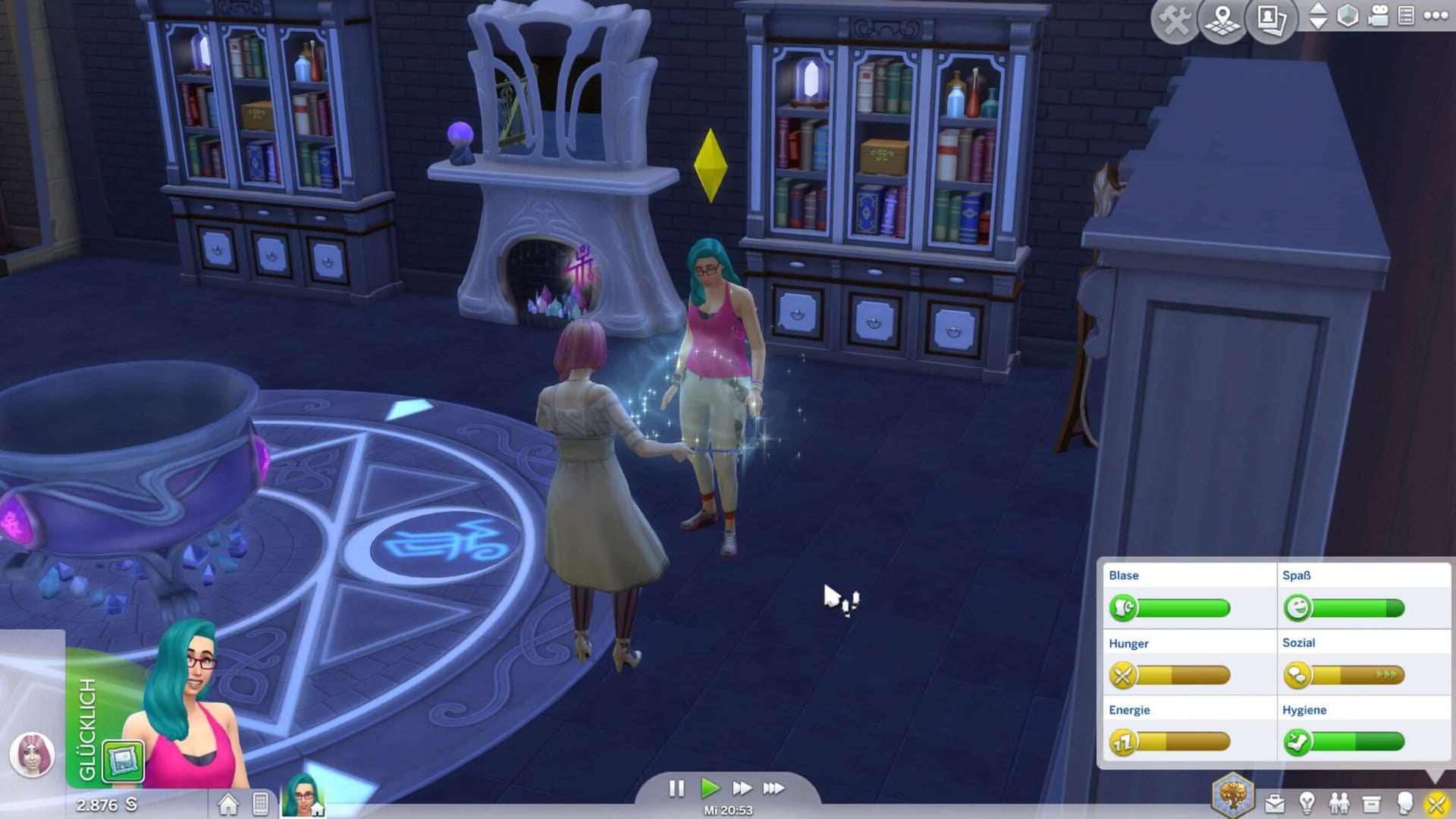Close the needs panel via fork-knife icon
The image size is (1456, 819).
[1436, 803]
